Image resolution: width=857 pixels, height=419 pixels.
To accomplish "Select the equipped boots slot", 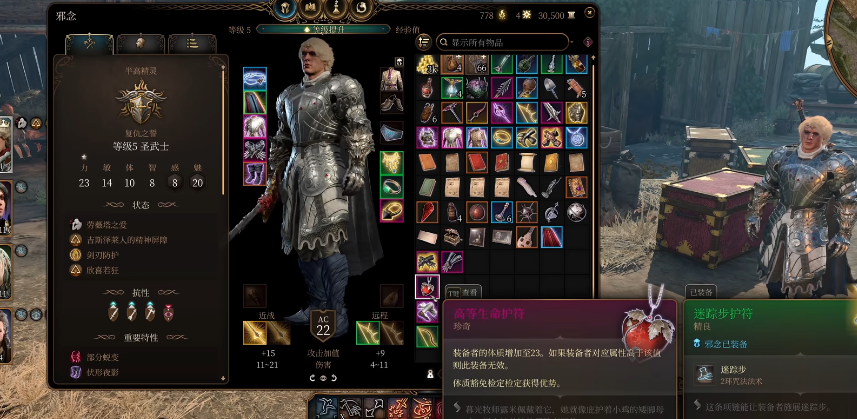I will 255,174.
